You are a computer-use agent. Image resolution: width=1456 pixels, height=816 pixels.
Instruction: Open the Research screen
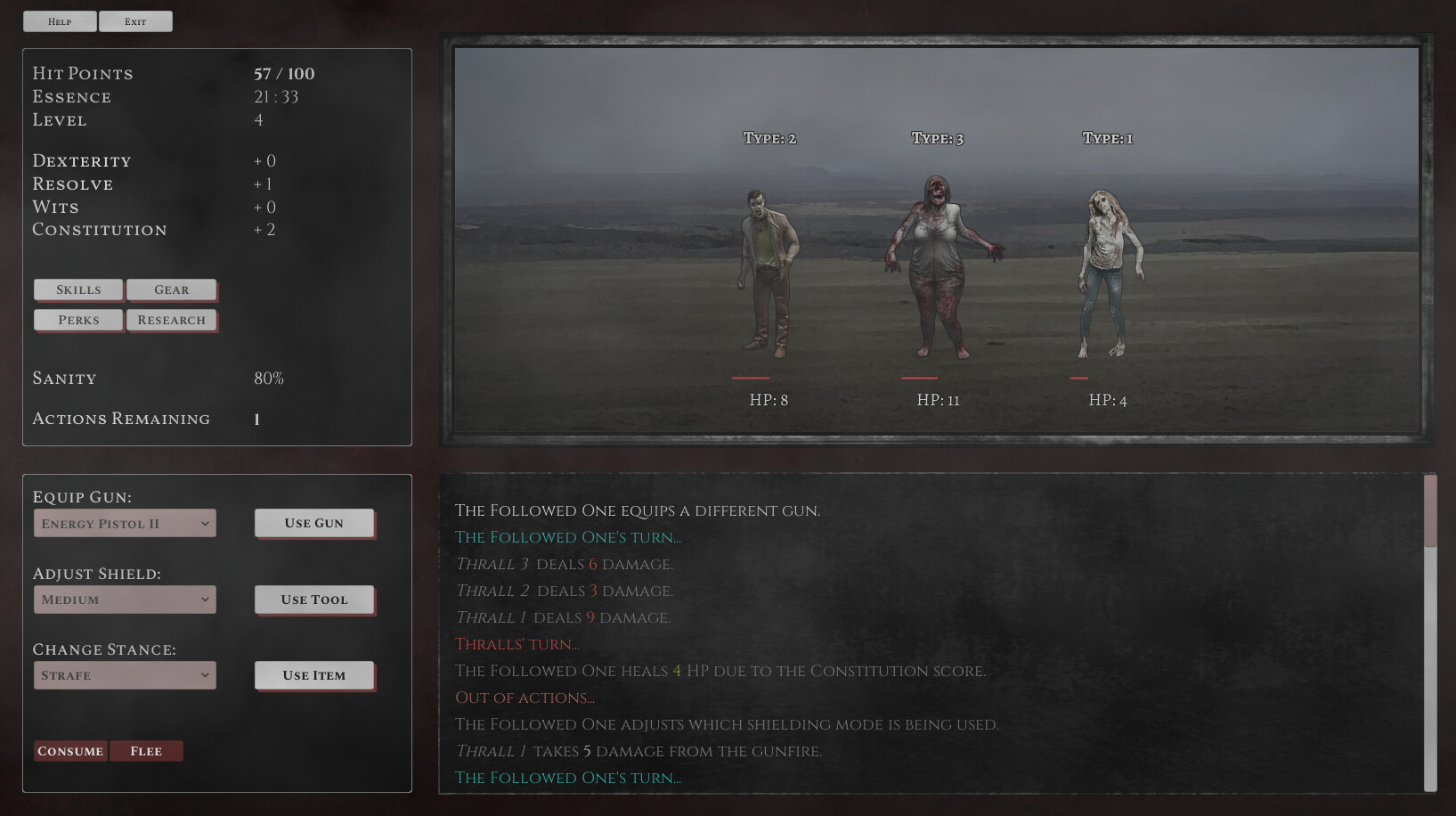(172, 320)
